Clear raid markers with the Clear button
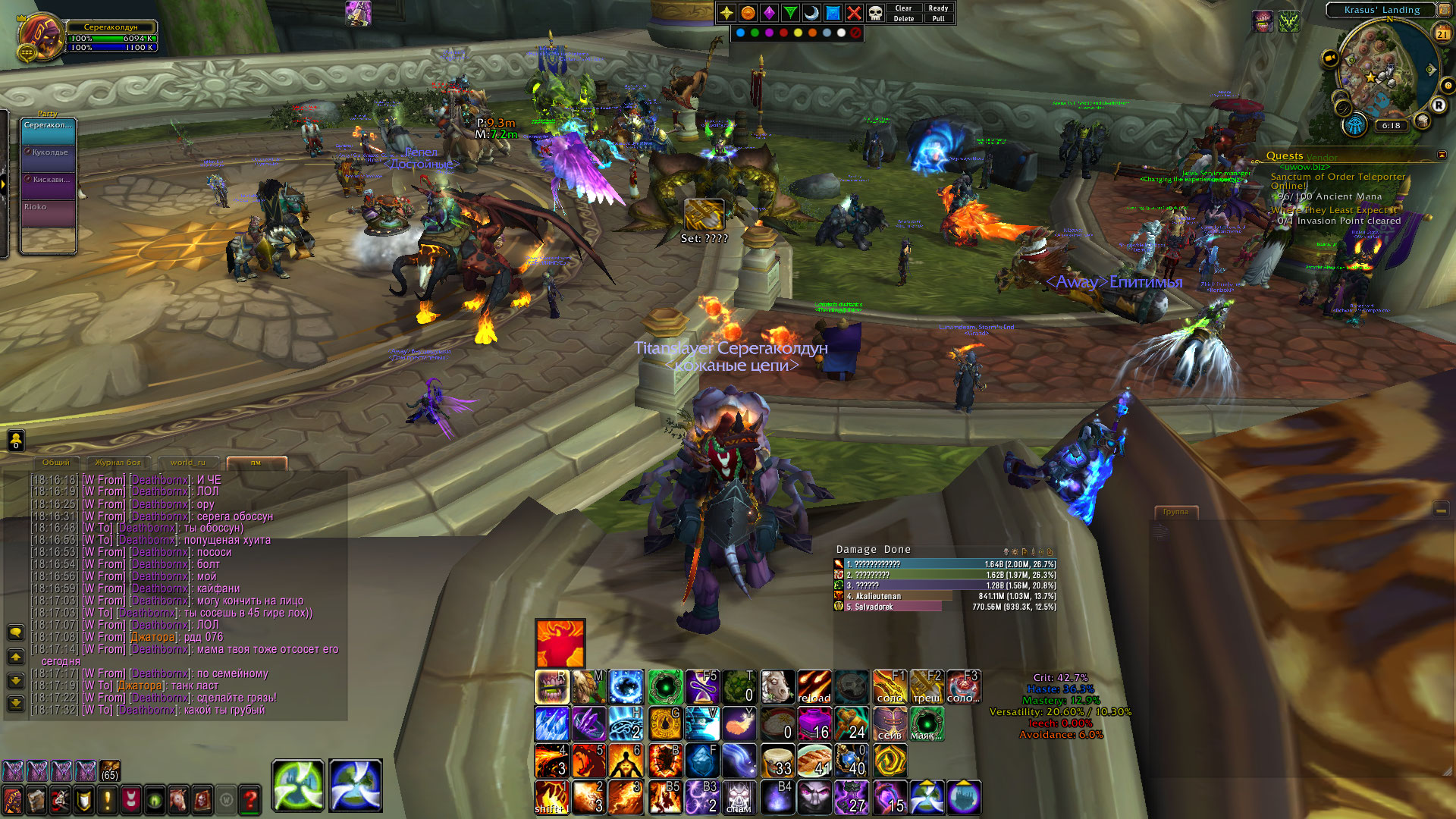Image resolution: width=1456 pixels, height=819 pixels. click(x=903, y=8)
